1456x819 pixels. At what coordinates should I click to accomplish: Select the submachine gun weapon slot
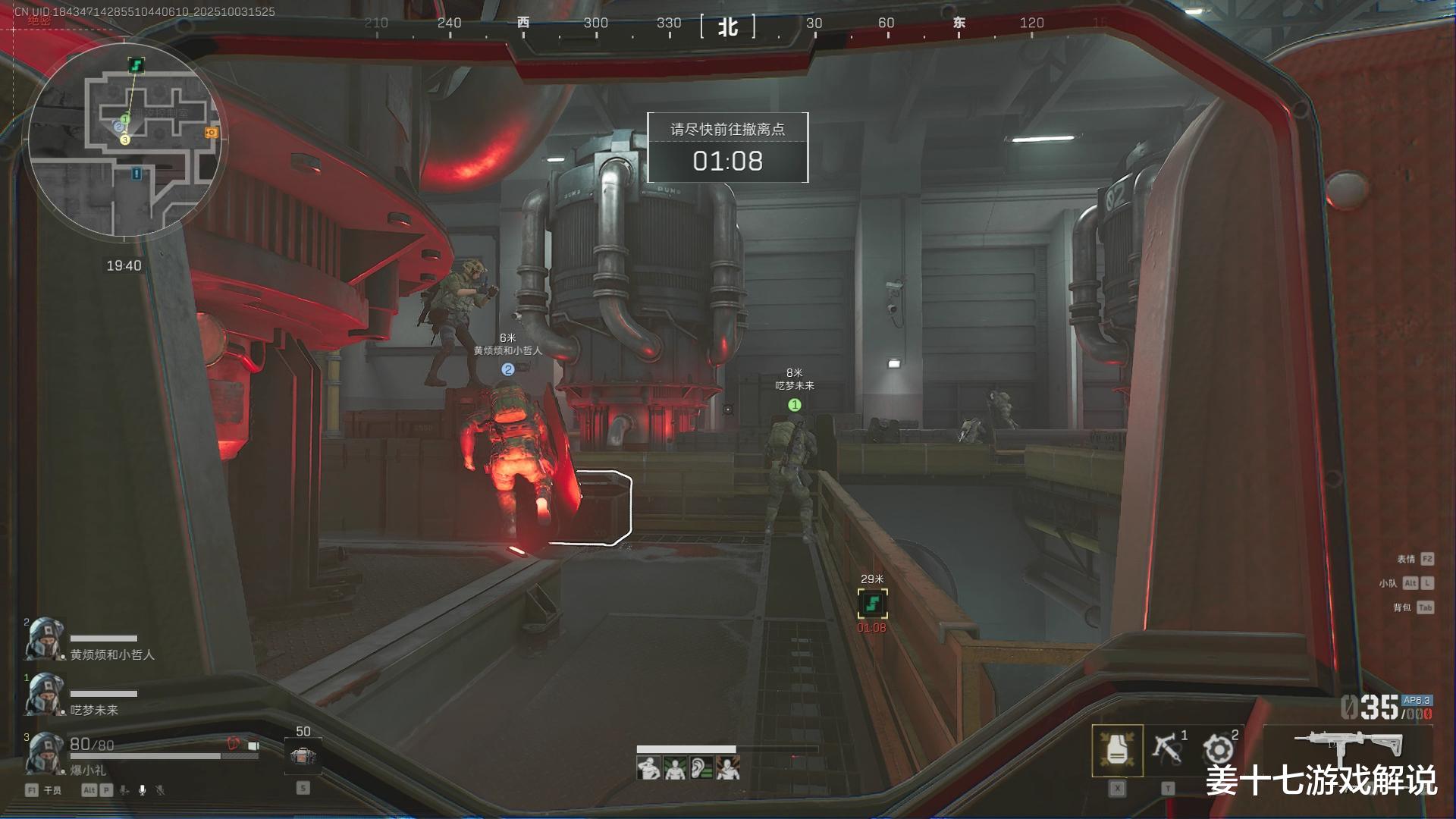[x=1348, y=745]
